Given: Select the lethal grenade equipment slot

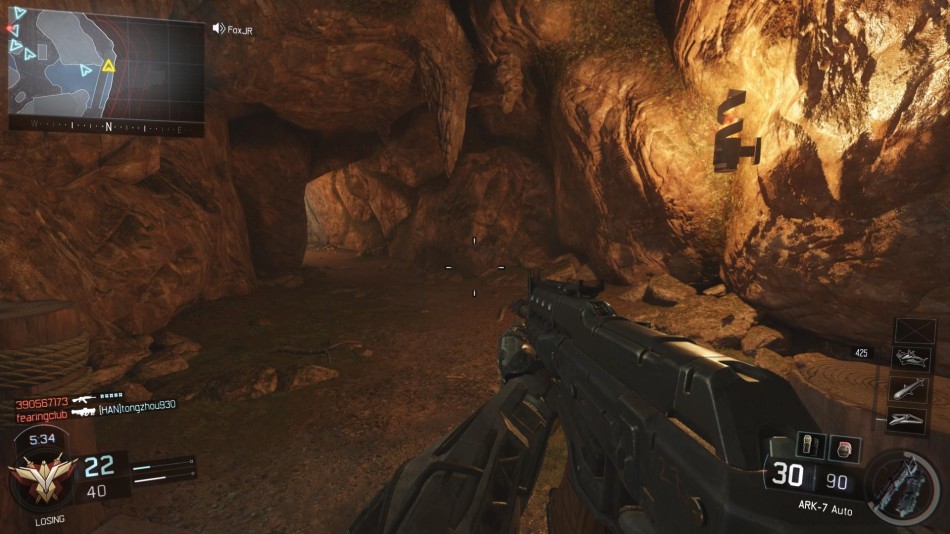Looking at the screenshot, I should 809,446.
